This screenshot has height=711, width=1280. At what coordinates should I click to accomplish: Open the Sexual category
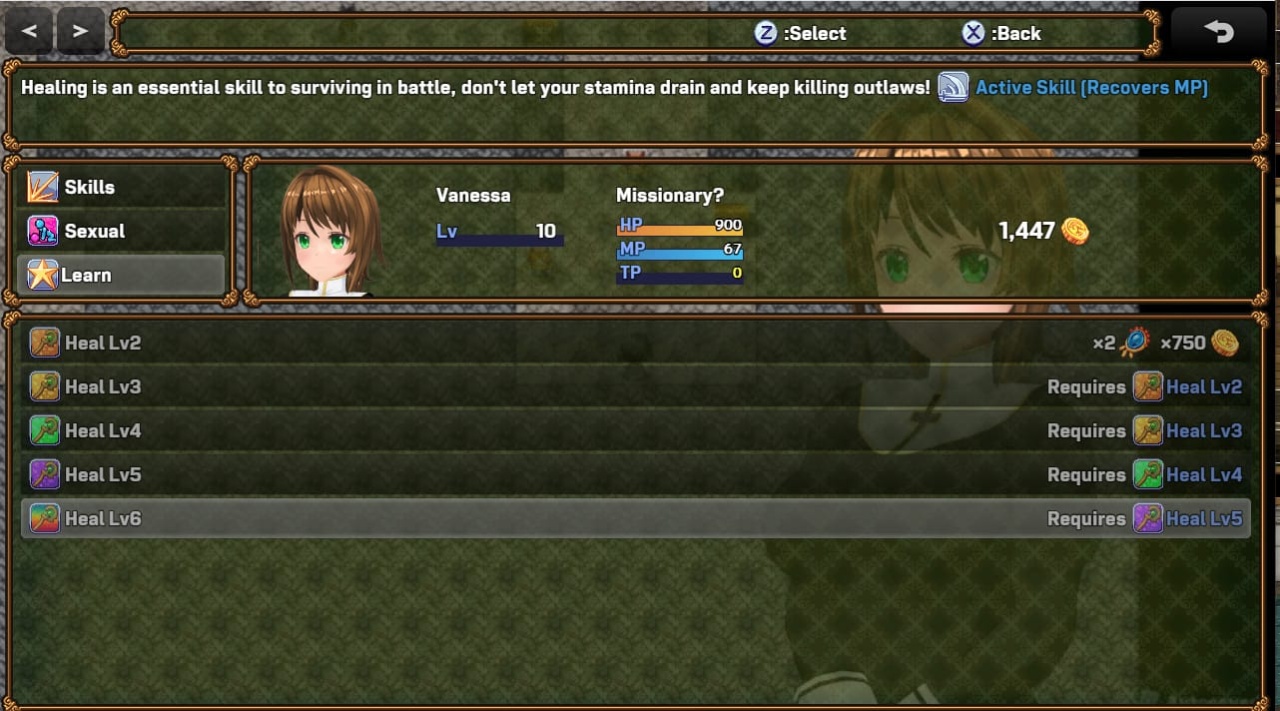coord(122,231)
